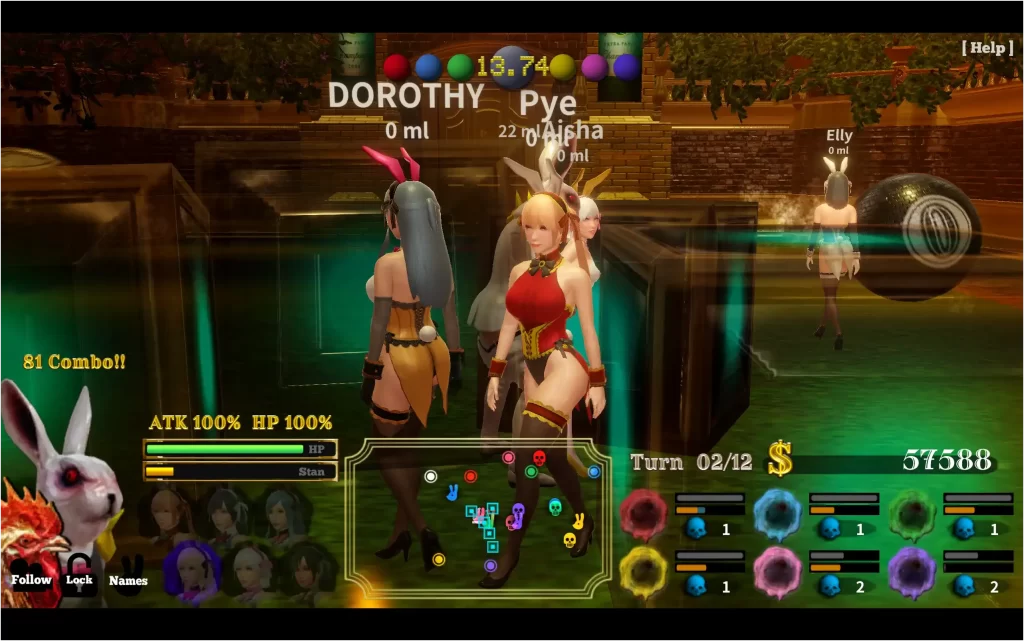Image resolution: width=1024 pixels, height=641 pixels.
Task: Open the Help screen
Action: click(x=987, y=47)
